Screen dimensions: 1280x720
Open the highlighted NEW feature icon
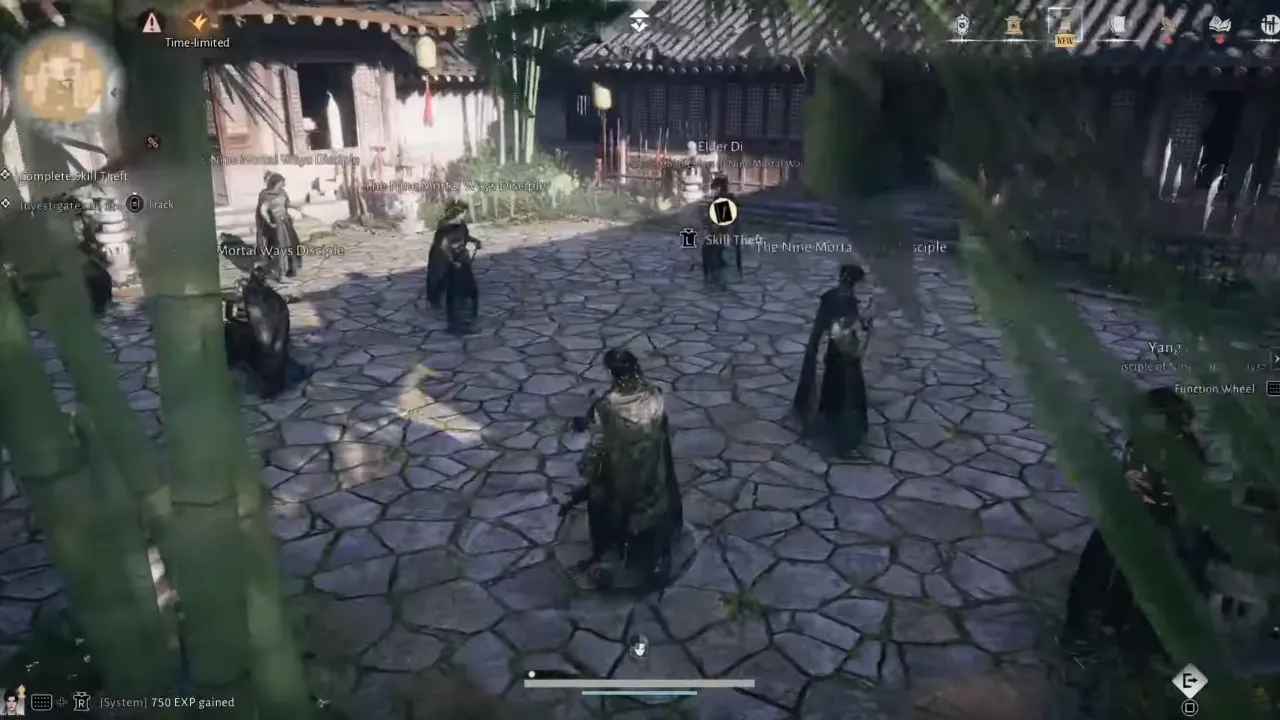(x=1064, y=25)
